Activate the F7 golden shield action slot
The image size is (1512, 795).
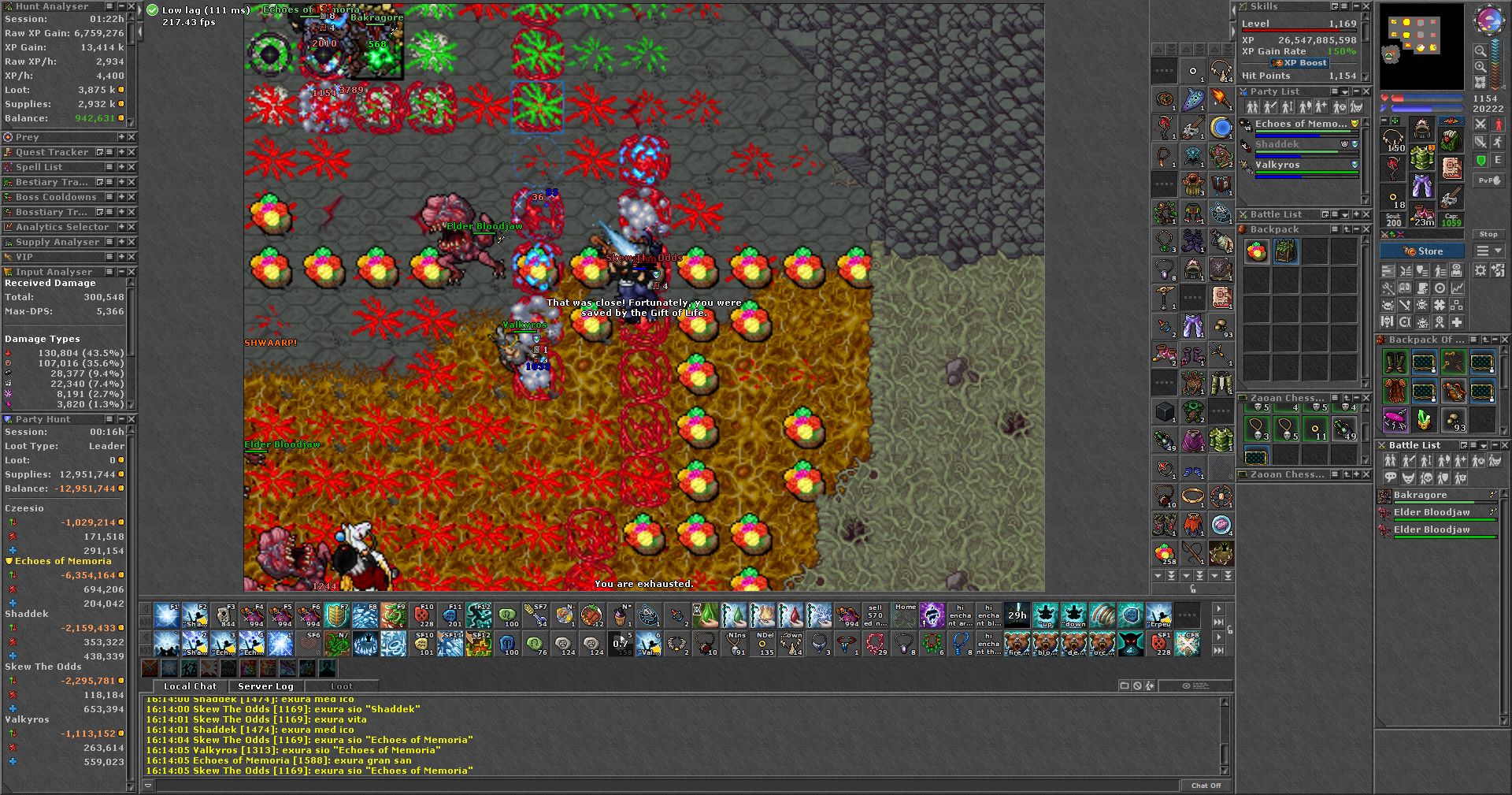[x=337, y=615]
